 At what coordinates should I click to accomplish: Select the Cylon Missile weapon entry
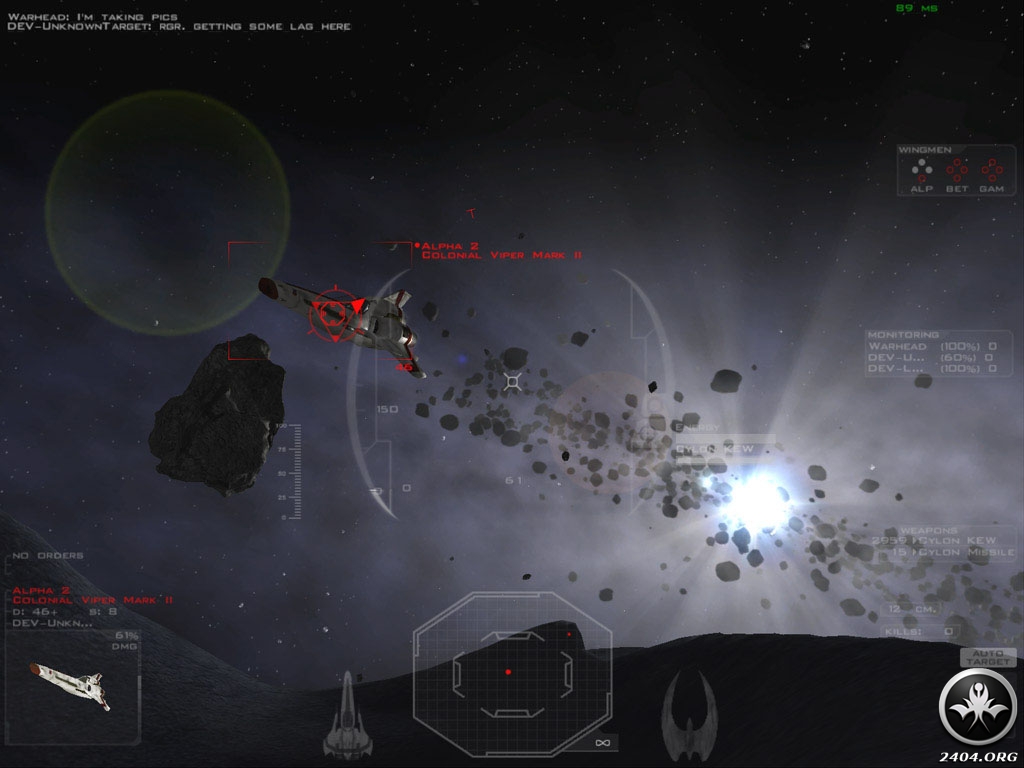(x=950, y=552)
